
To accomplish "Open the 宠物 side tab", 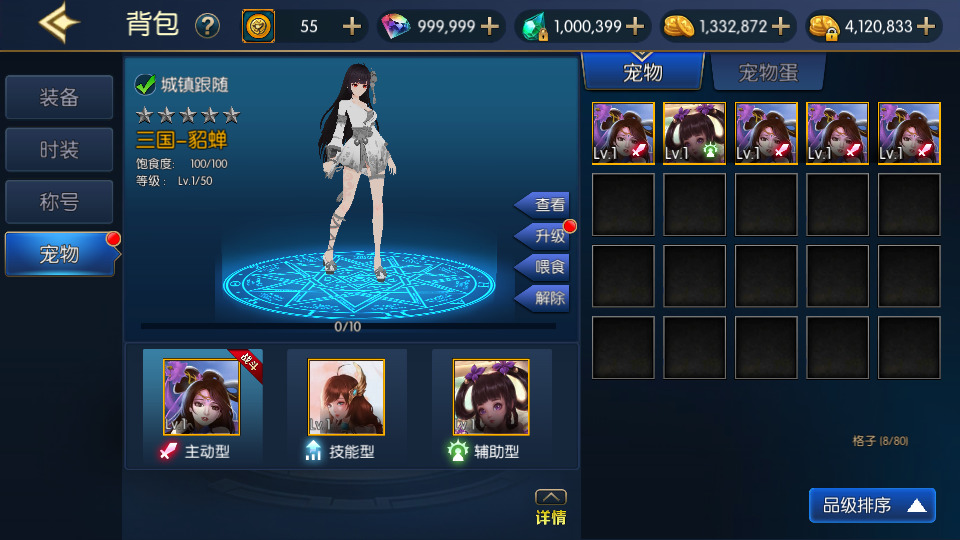I will [x=59, y=254].
